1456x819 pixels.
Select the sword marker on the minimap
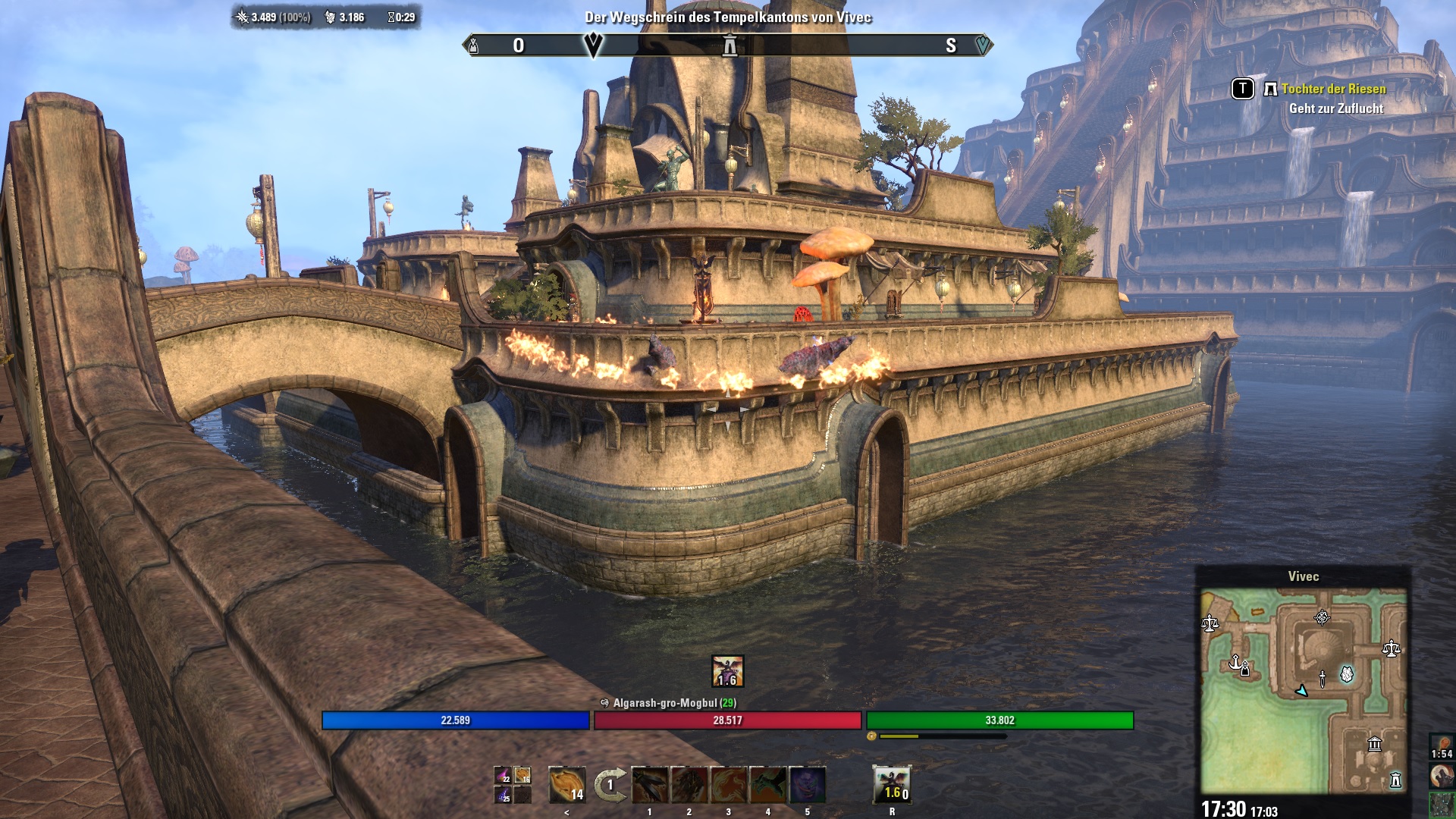coord(1323,678)
